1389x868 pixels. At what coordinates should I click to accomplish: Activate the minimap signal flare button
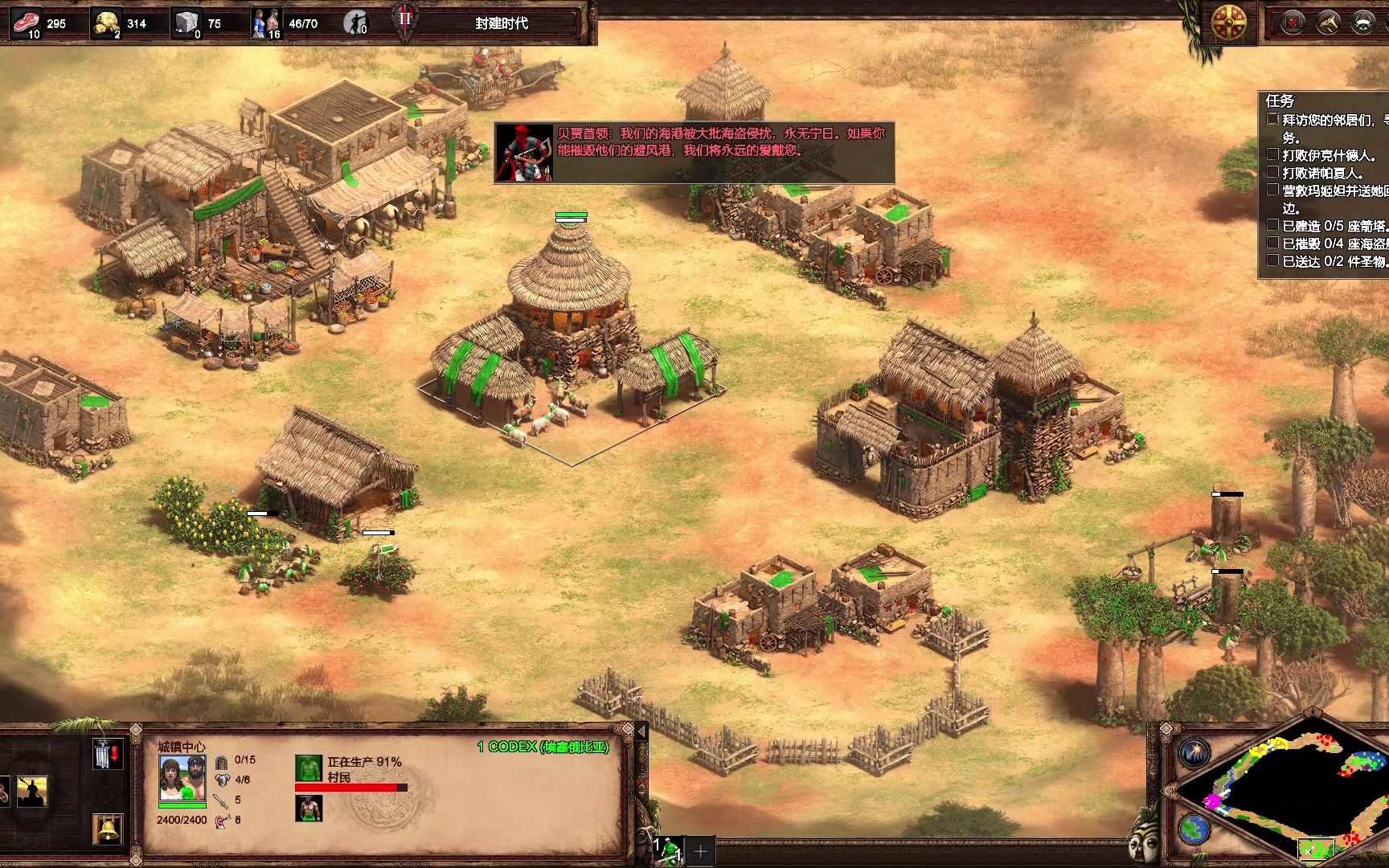(x=1195, y=752)
